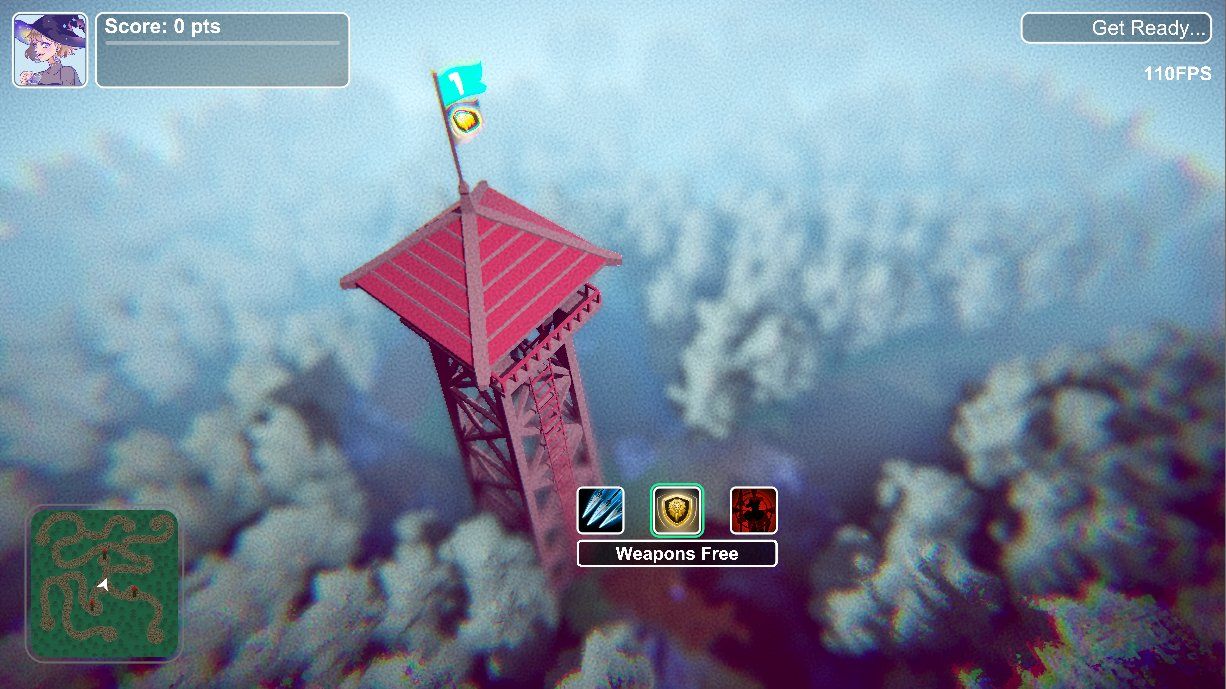Click the Weapons Free label button
The width and height of the screenshot is (1226, 689).
(677, 554)
